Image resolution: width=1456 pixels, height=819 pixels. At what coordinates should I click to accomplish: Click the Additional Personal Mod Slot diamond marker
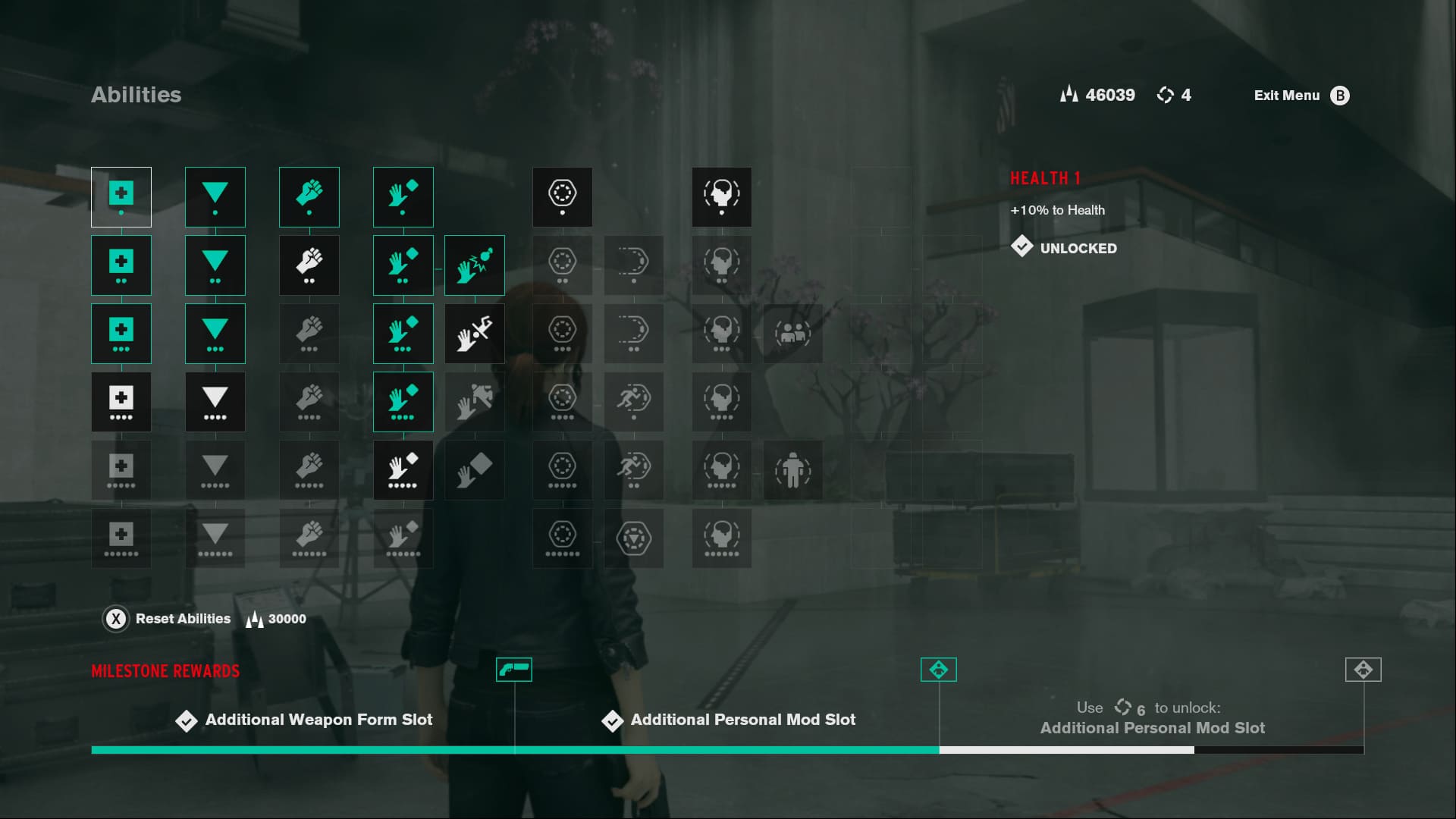pyautogui.click(x=939, y=670)
